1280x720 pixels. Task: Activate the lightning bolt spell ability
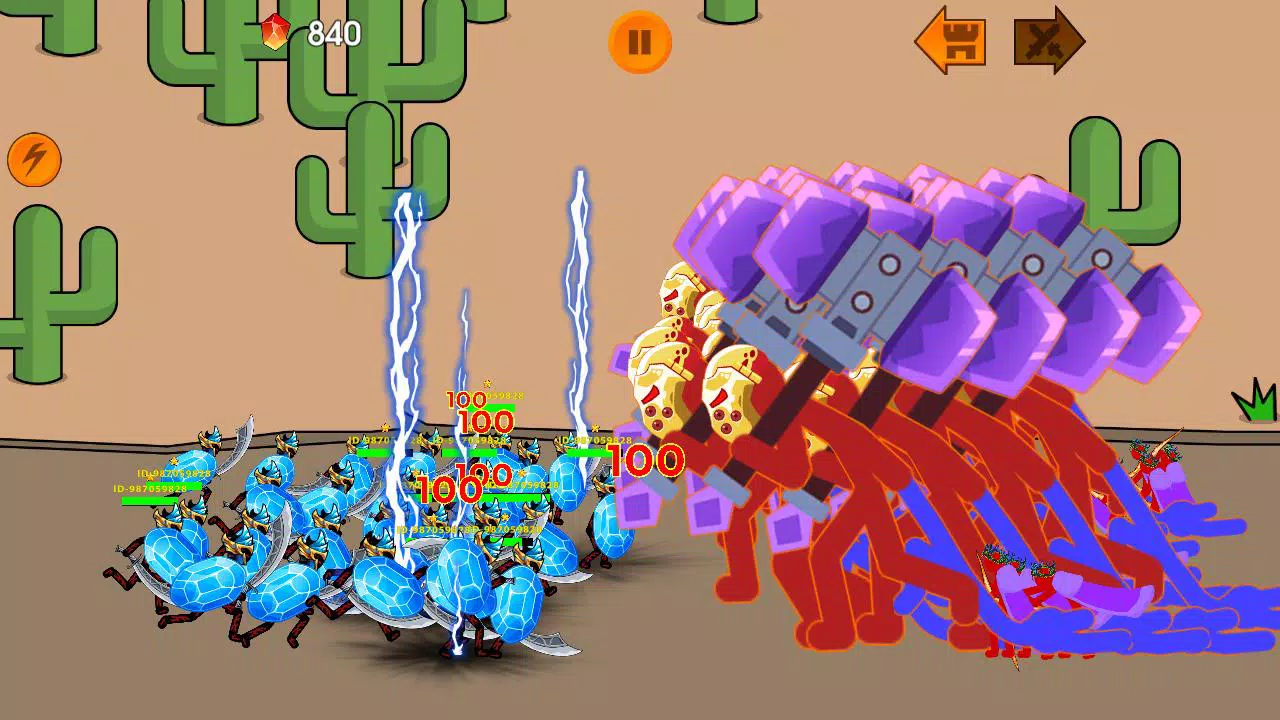(x=35, y=160)
